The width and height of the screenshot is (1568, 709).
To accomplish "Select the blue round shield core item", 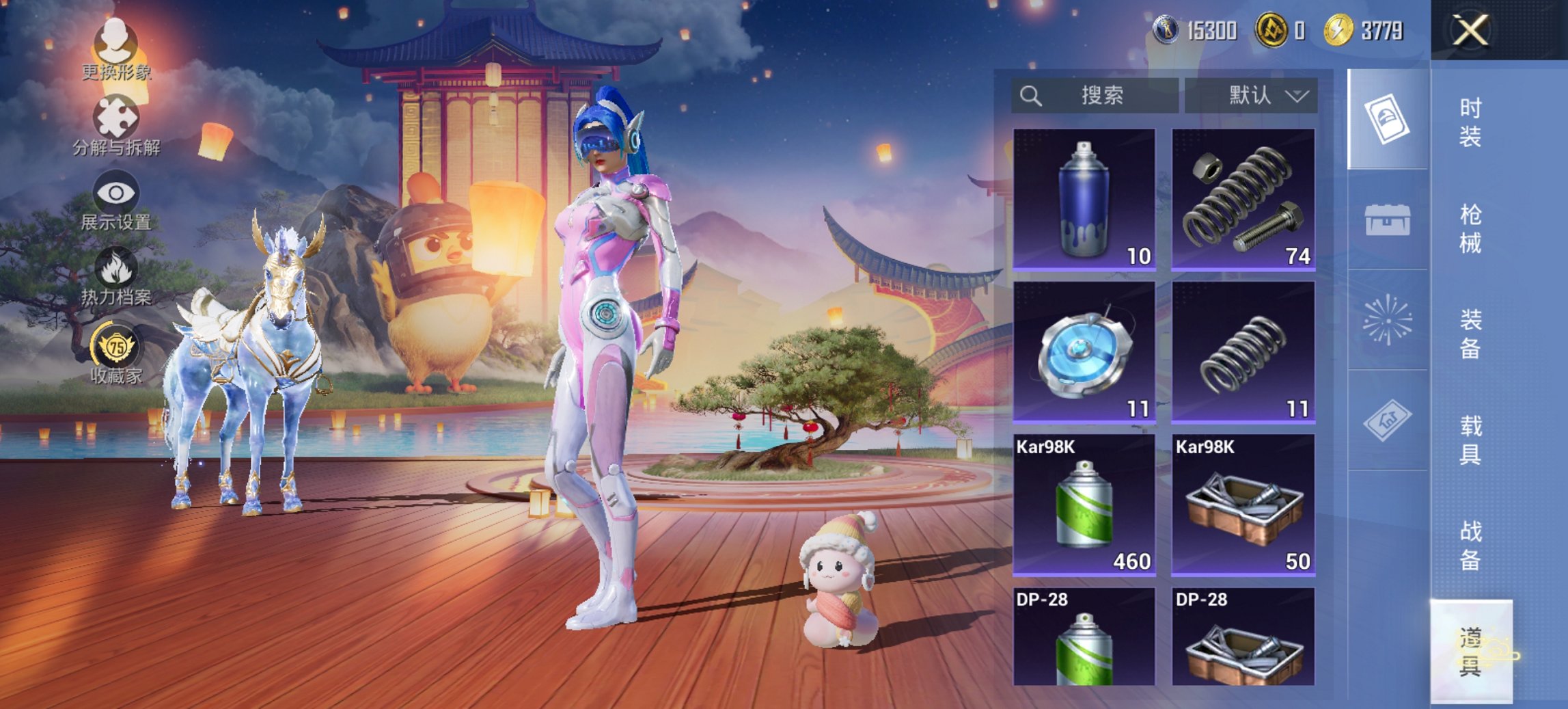I will [1084, 352].
